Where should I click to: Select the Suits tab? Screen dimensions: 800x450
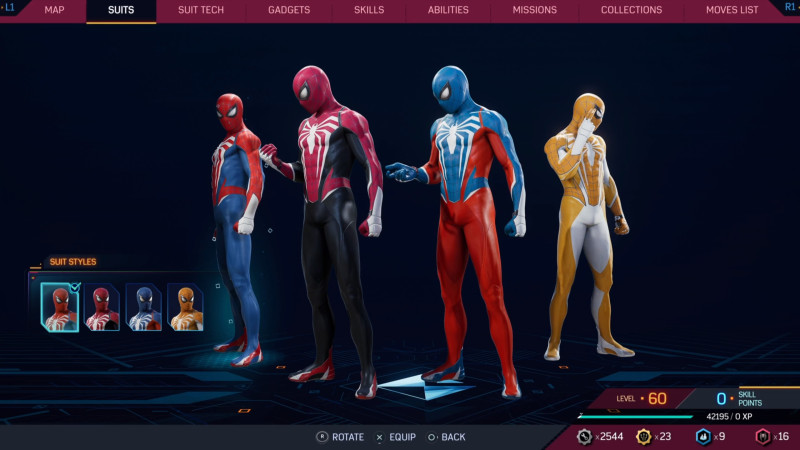[x=121, y=10]
